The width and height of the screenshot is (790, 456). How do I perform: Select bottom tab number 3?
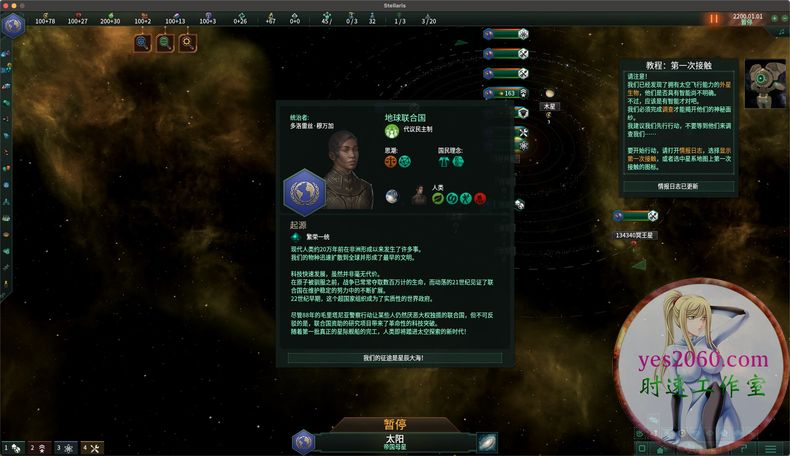point(63,448)
